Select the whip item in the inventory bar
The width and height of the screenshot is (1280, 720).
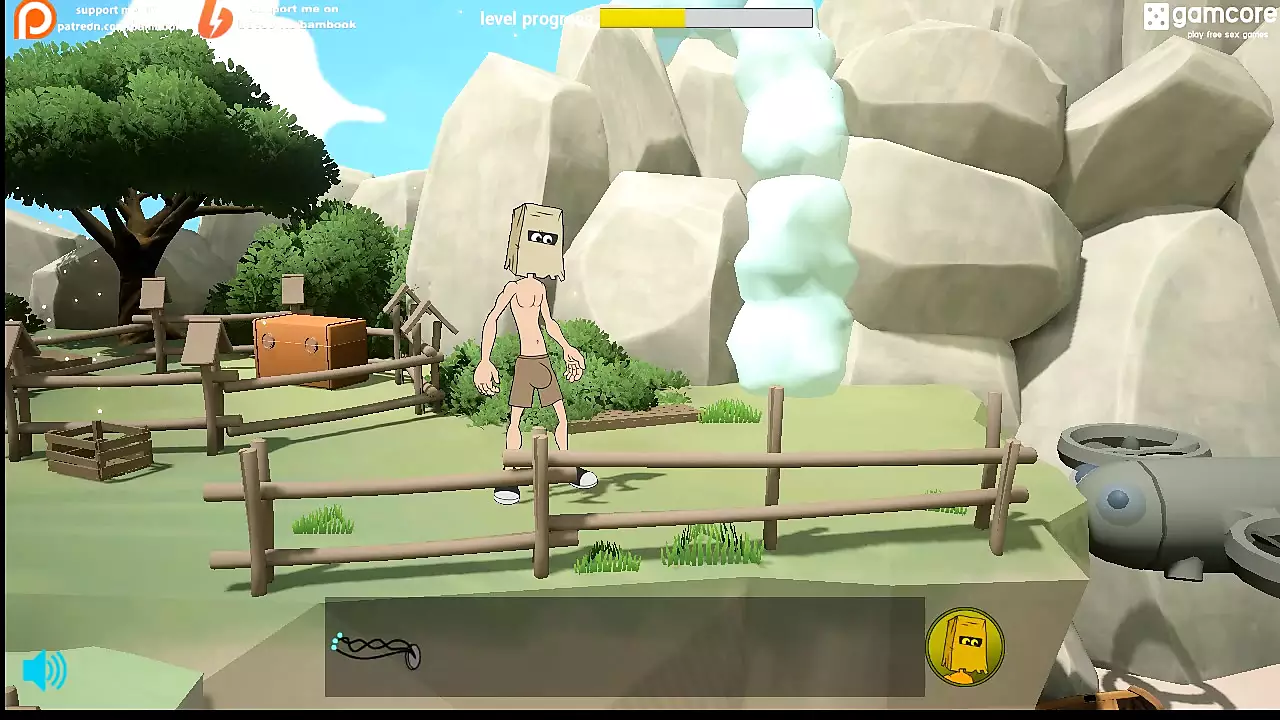coord(377,650)
